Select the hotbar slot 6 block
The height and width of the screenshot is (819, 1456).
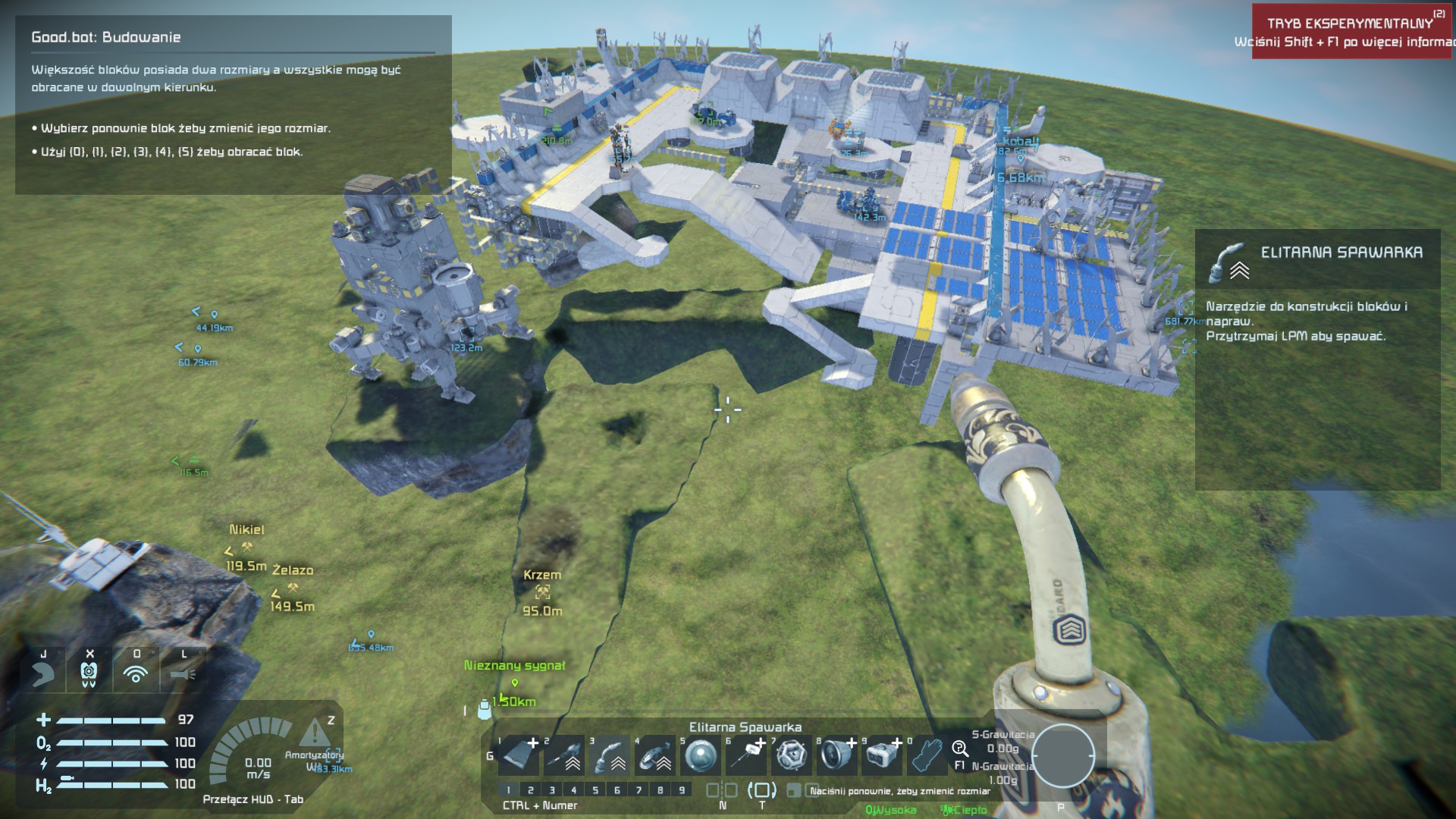(x=746, y=755)
